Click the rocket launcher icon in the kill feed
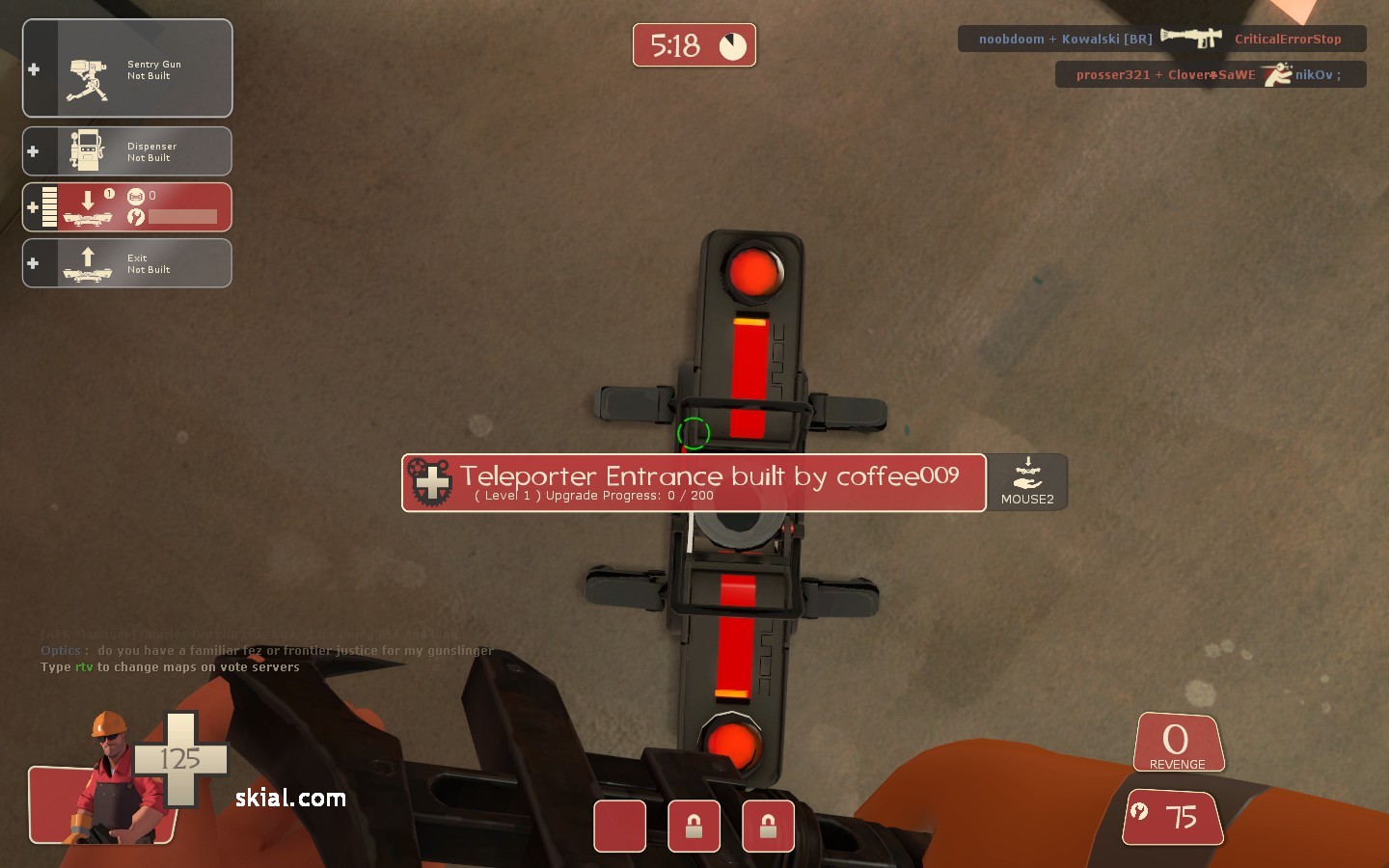Screen dimensions: 1389x868 click(1190, 38)
